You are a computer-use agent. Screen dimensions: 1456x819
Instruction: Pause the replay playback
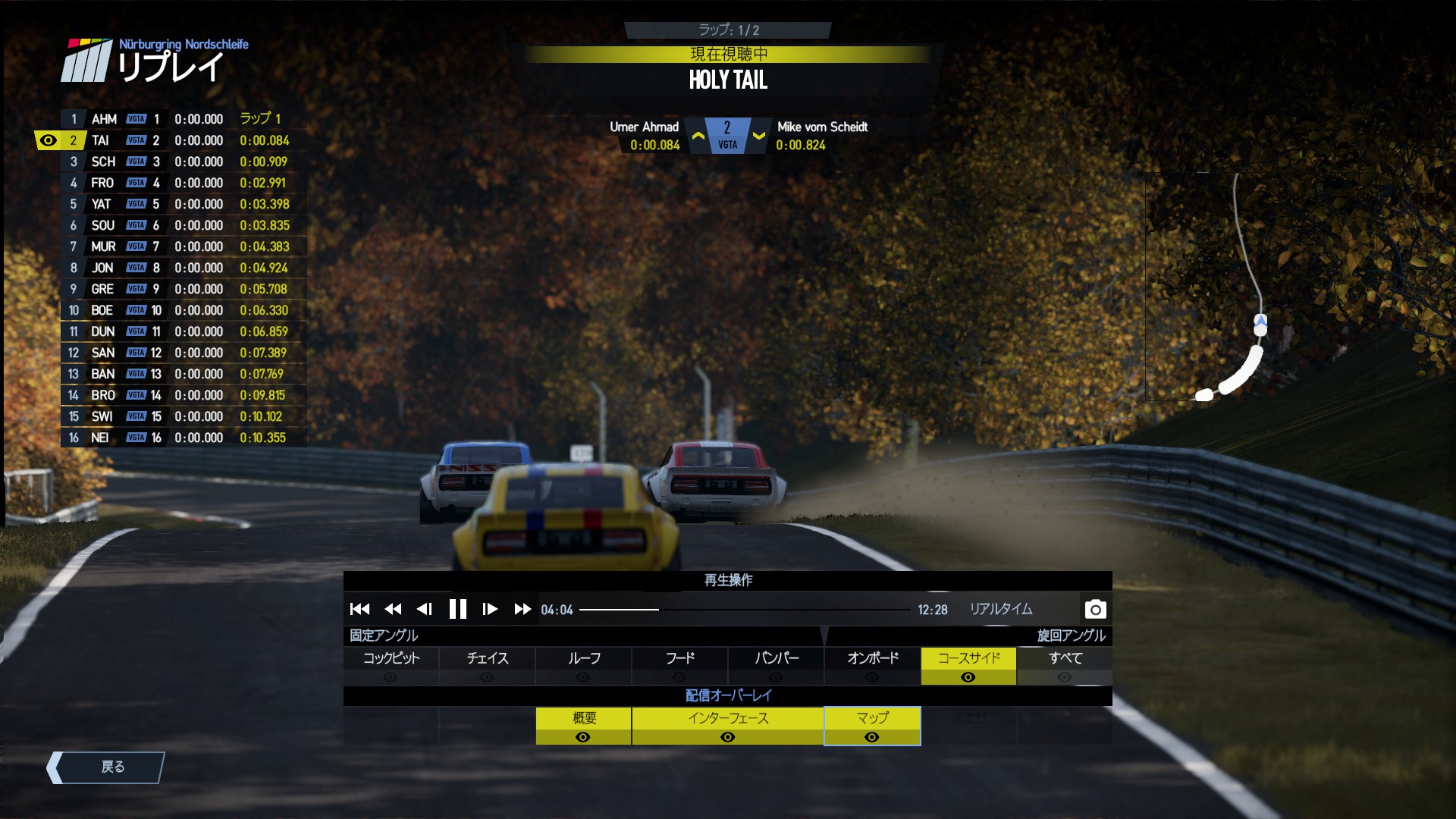(457, 609)
